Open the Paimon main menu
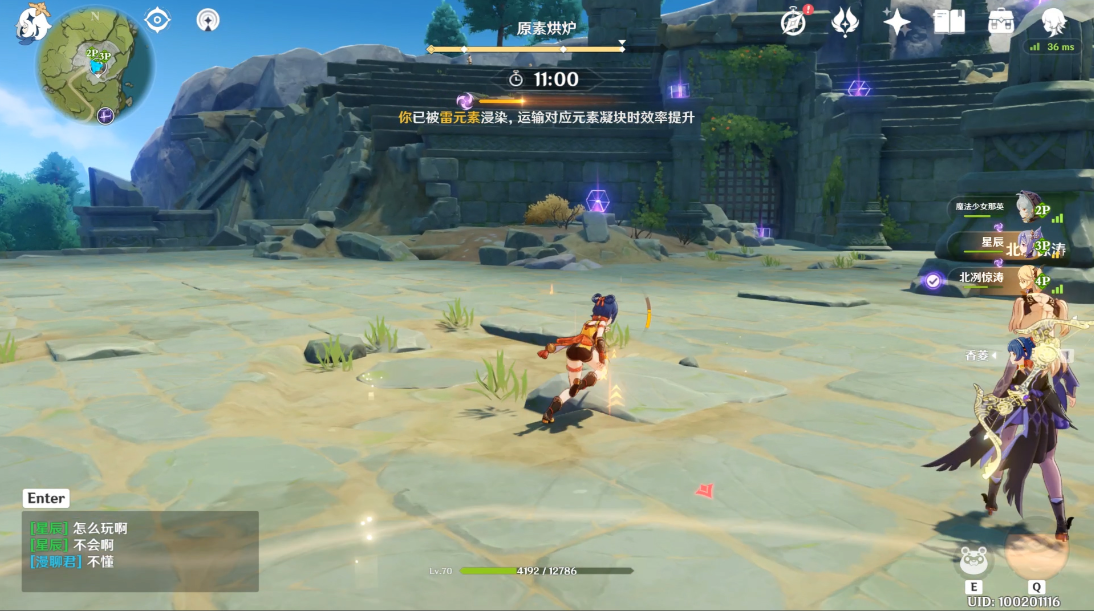This screenshot has width=1094, height=611. pyautogui.click(x=33, y=23)
